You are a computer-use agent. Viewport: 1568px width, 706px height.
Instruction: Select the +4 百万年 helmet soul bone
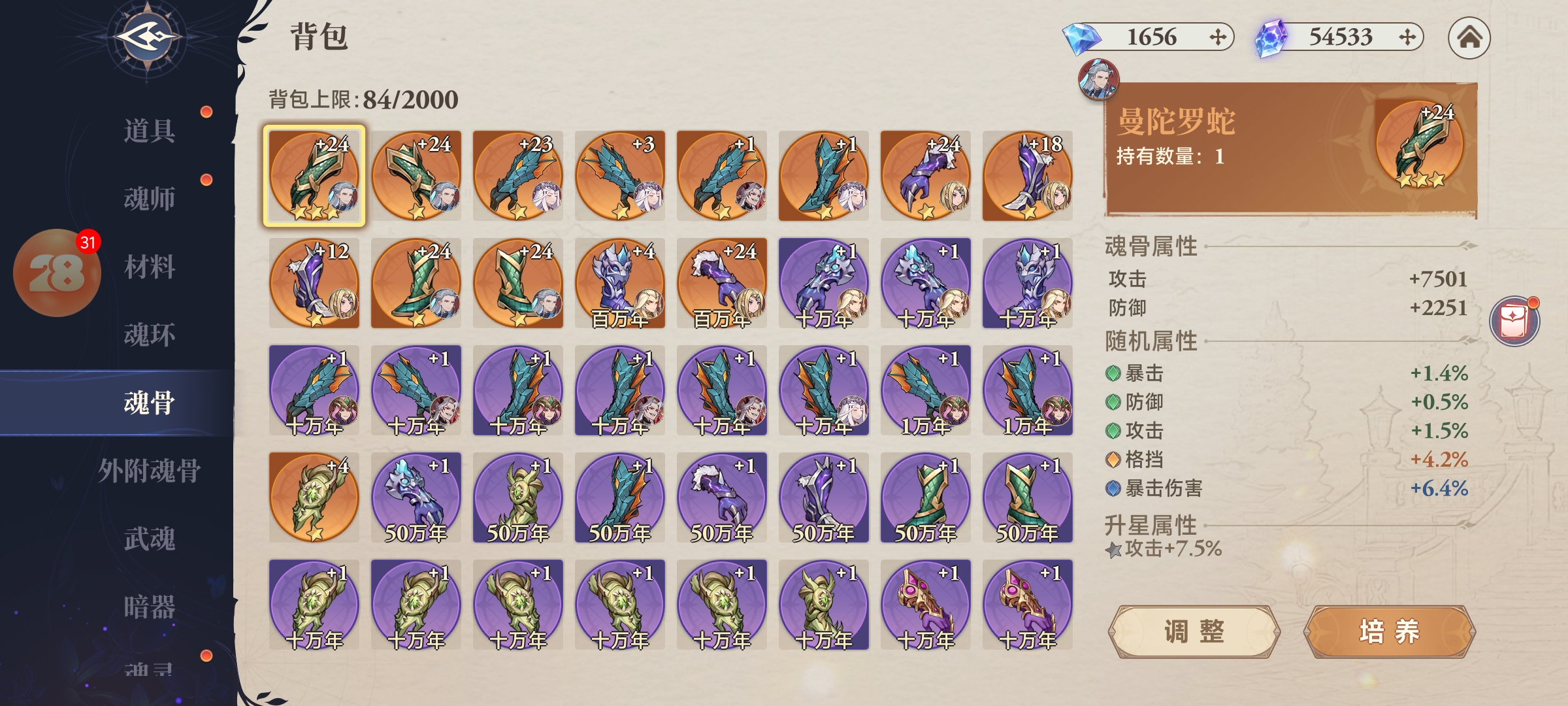click(620, 283)
